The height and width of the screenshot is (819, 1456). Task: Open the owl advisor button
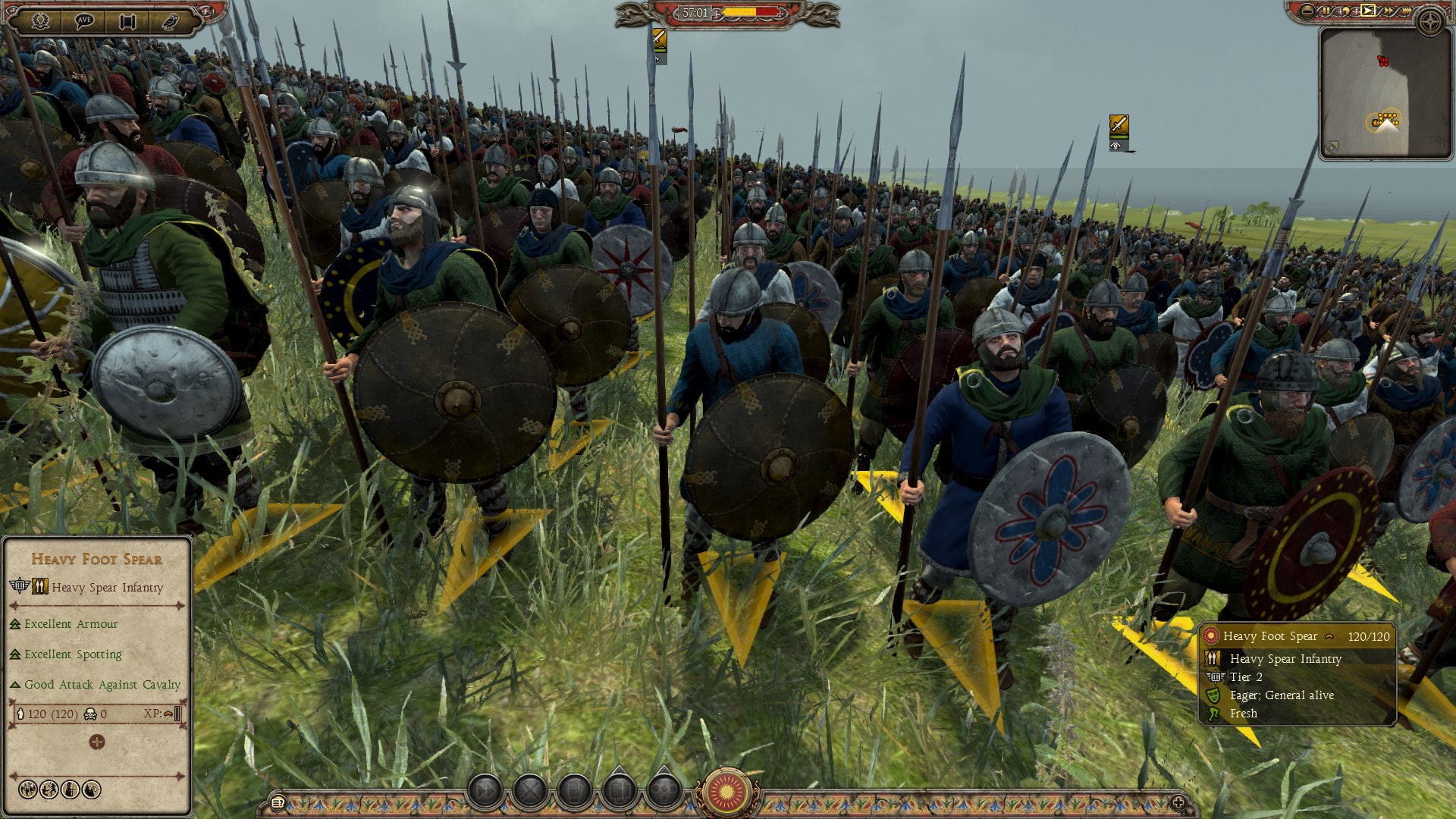pyautogui.click(x=170, y=20)
